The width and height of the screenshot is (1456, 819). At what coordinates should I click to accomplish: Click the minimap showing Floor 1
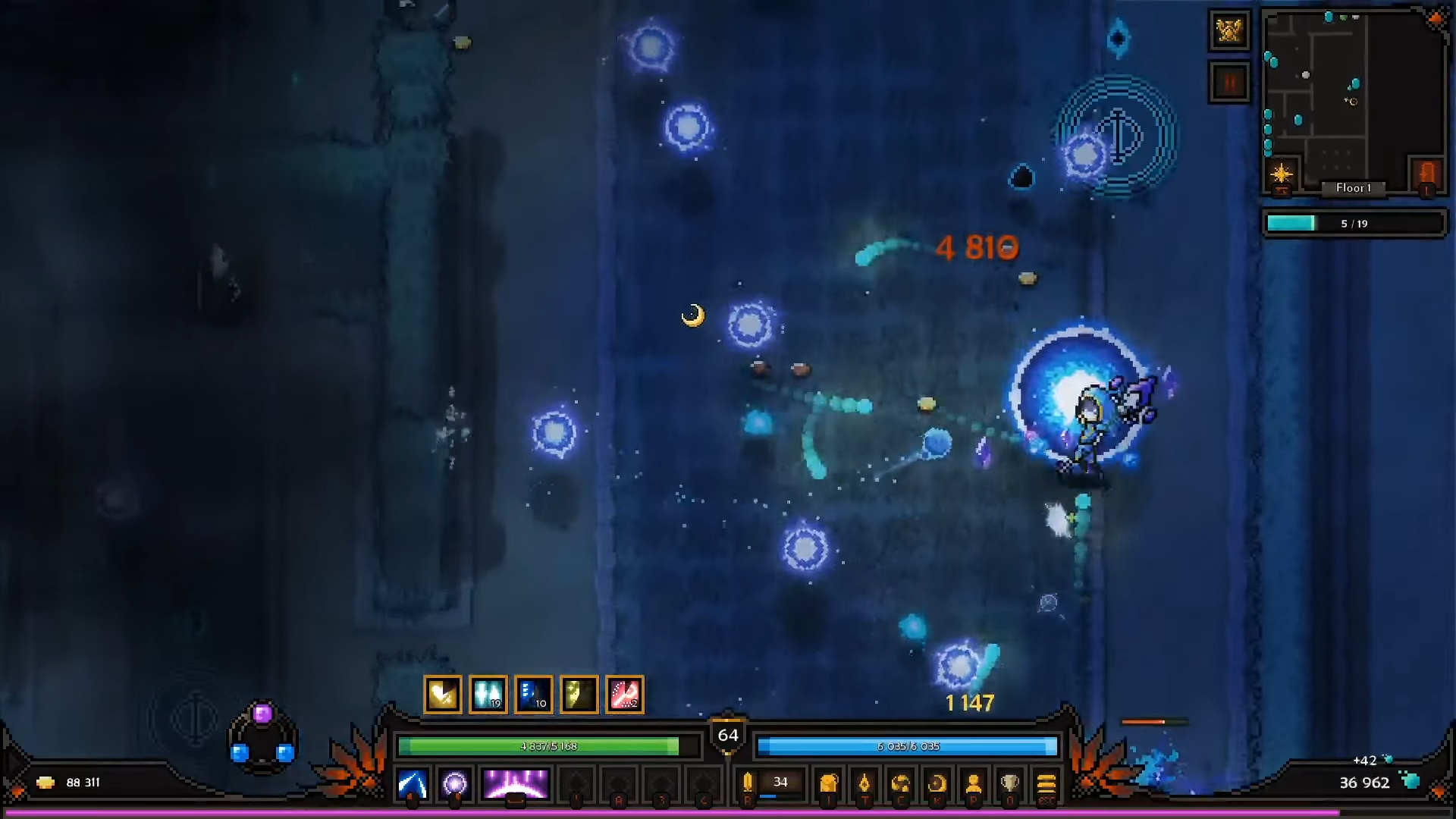click(x=1354, y=99)
